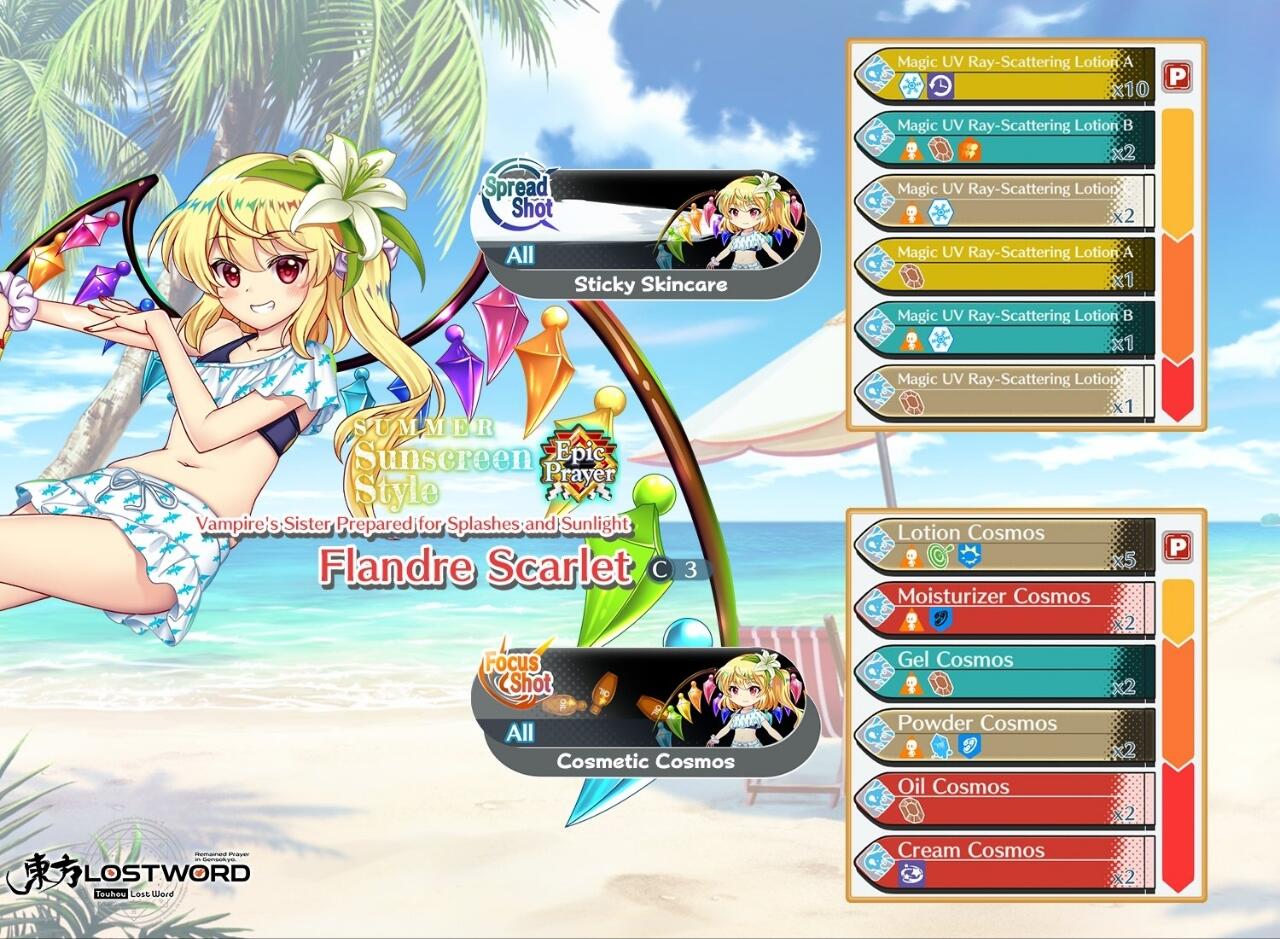The width and height of the screenshot is (1280, 939).
Task: Click the P icon beside Lotion Cosmos
Action: 1178,547
